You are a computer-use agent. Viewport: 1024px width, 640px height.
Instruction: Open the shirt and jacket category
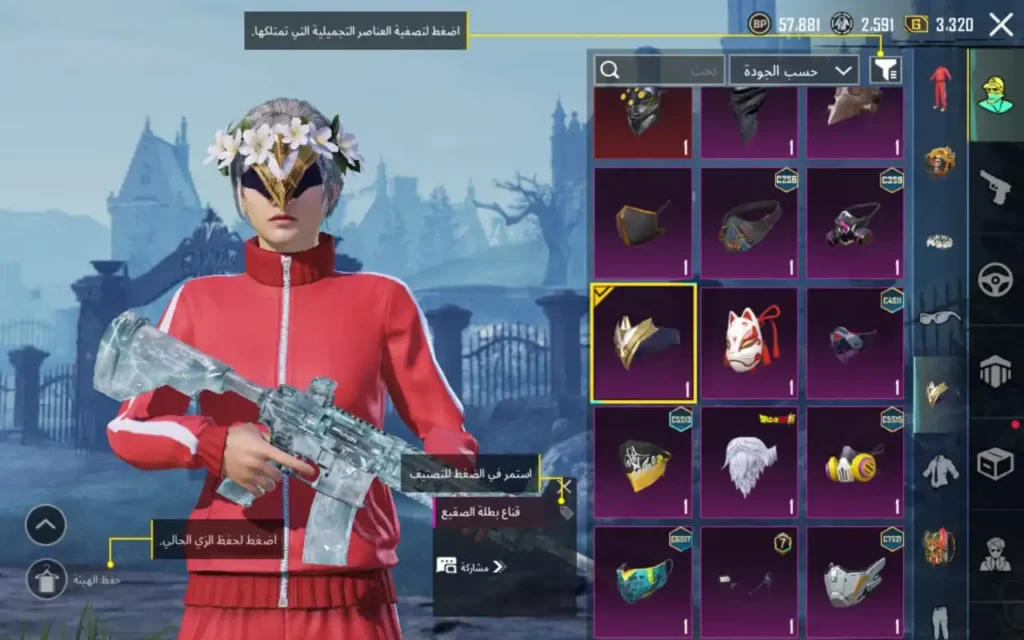point(939,468)
